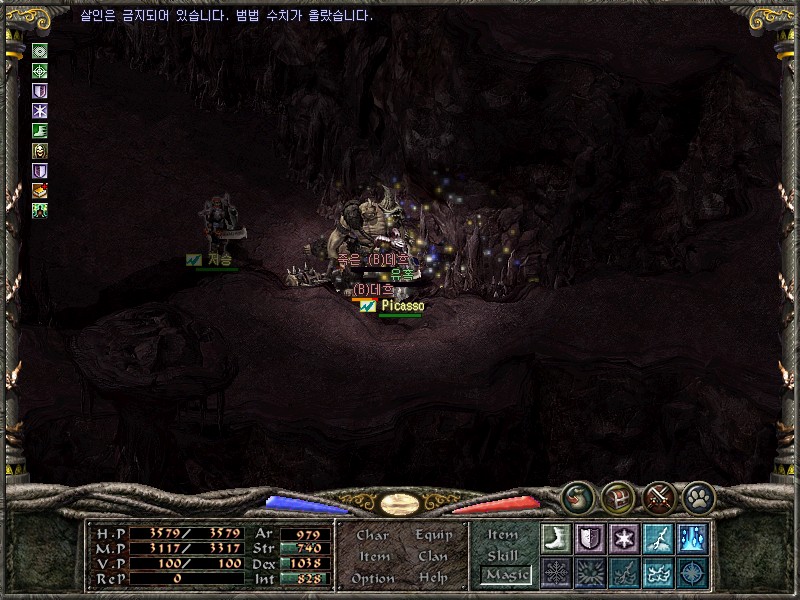Click the book with red plus icon
Viewport: 800px width, 600px height.
40,190
